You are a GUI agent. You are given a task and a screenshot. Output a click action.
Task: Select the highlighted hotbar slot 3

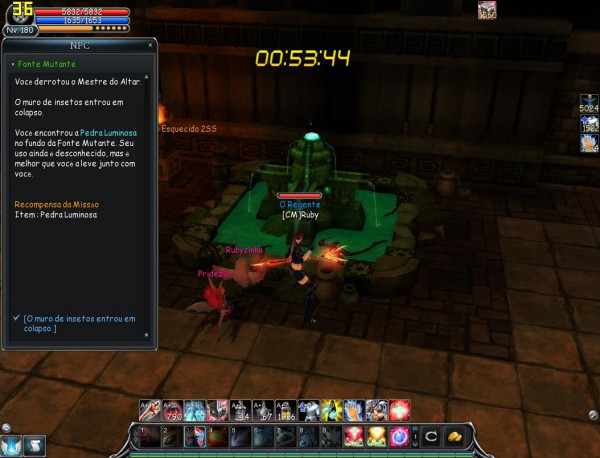(x=193, y=436)
